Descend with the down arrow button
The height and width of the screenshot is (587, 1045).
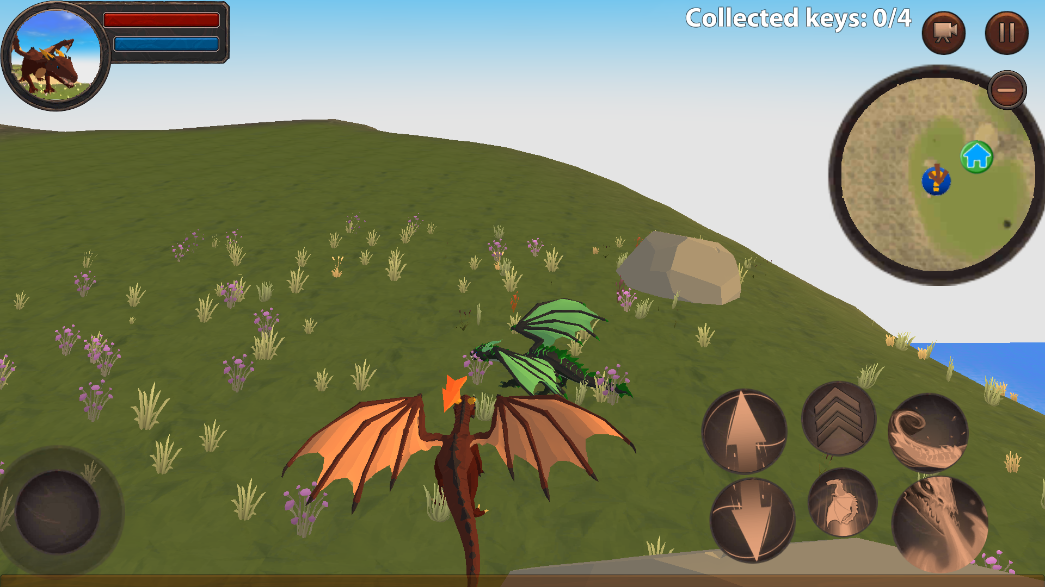(752, 519)
